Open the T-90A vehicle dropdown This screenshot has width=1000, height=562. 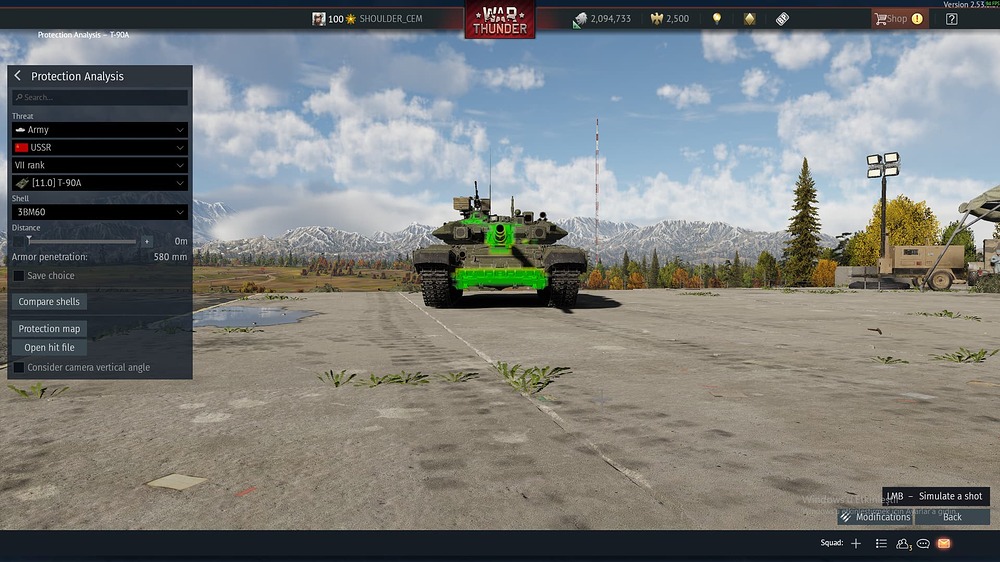tap(100, 183)
